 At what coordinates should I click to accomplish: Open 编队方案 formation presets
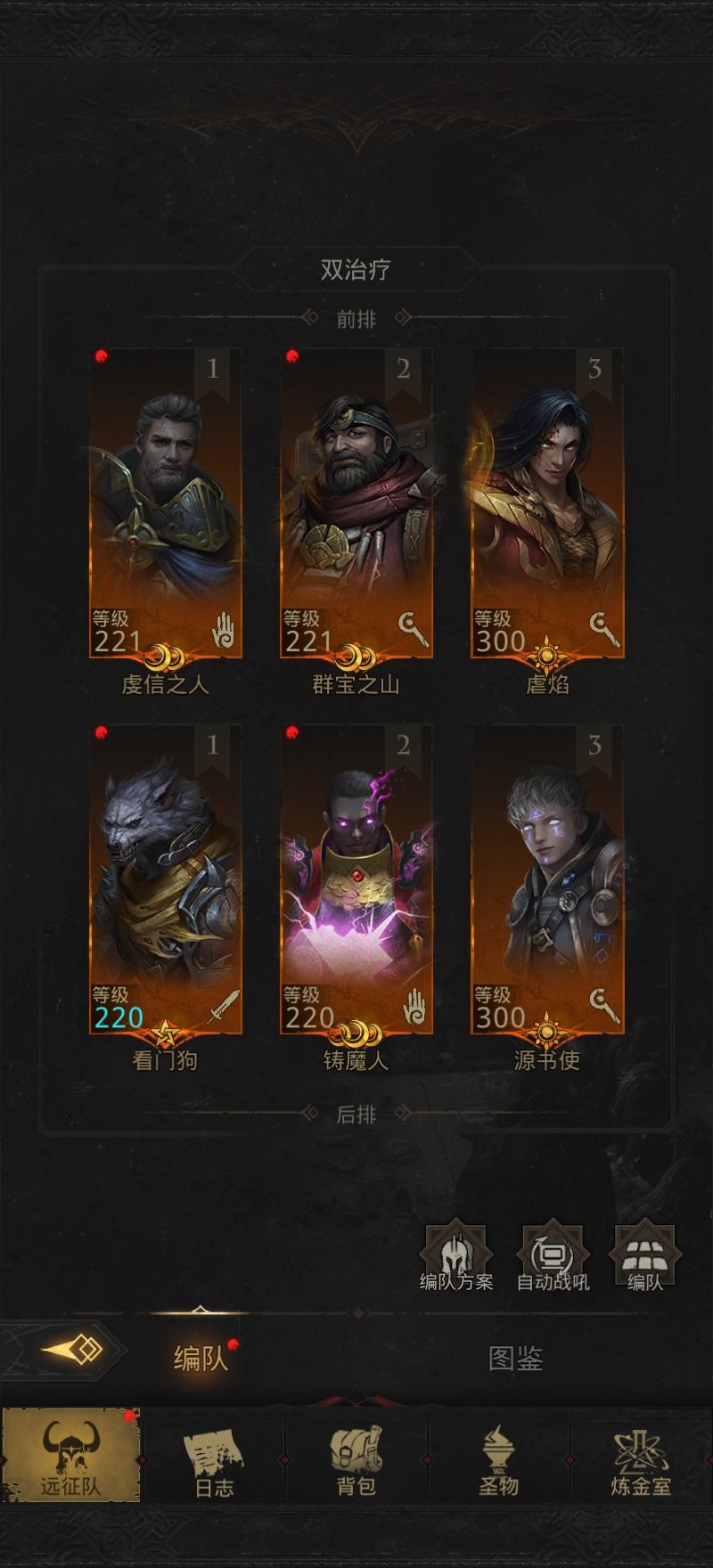pos(456,1257)
